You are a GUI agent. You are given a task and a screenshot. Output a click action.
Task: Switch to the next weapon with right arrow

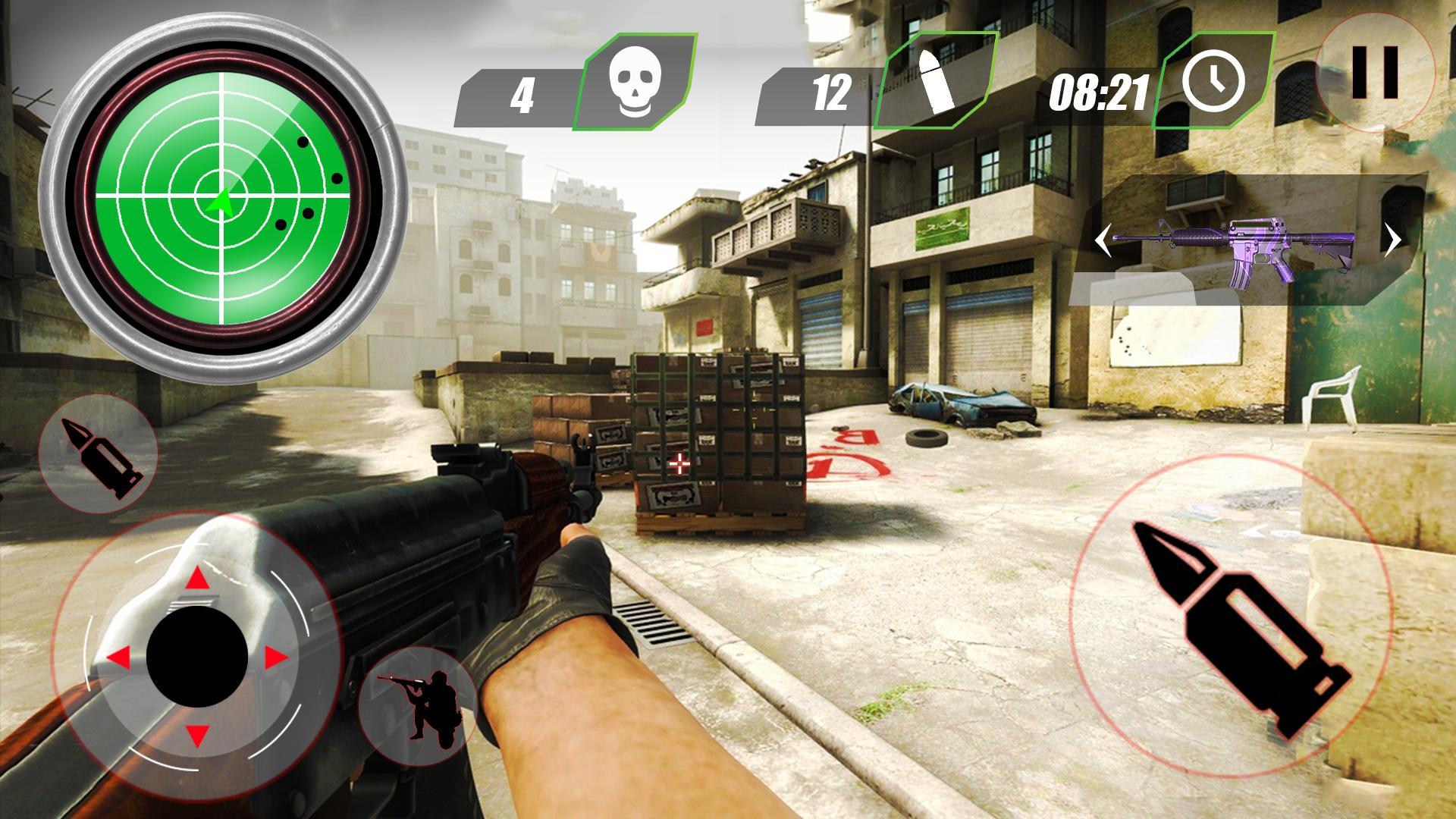click(1392, 242)
